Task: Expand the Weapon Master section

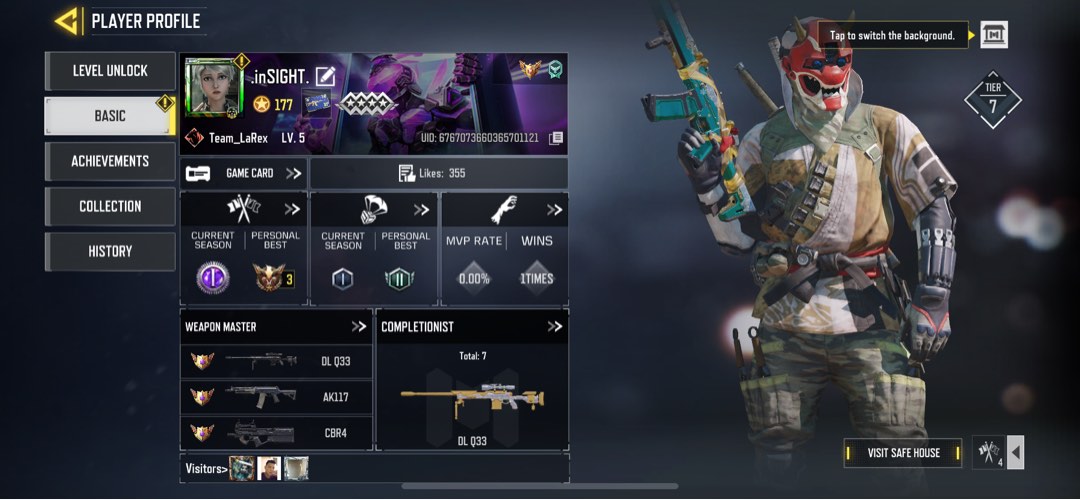Action: pyautogui.click(x=358, y=327)
